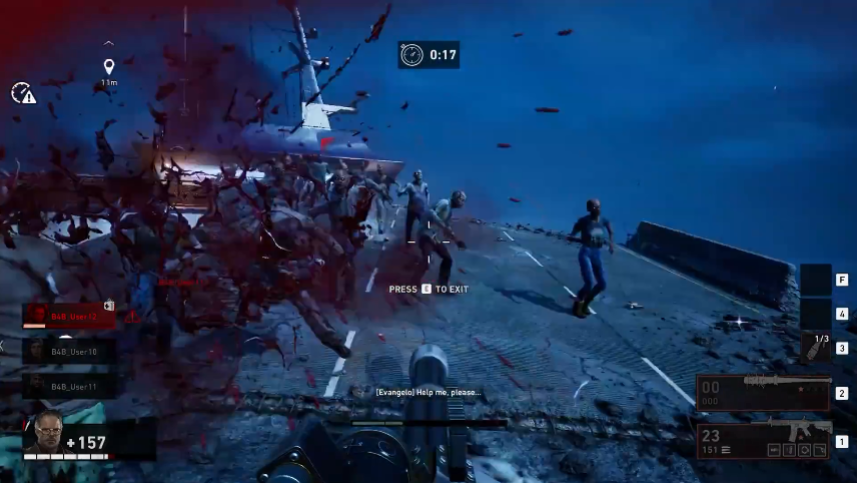This screenshot has height=483, width=857.
Task: Select teammate B4B_User11 in squad list
Action: [70, 385]
